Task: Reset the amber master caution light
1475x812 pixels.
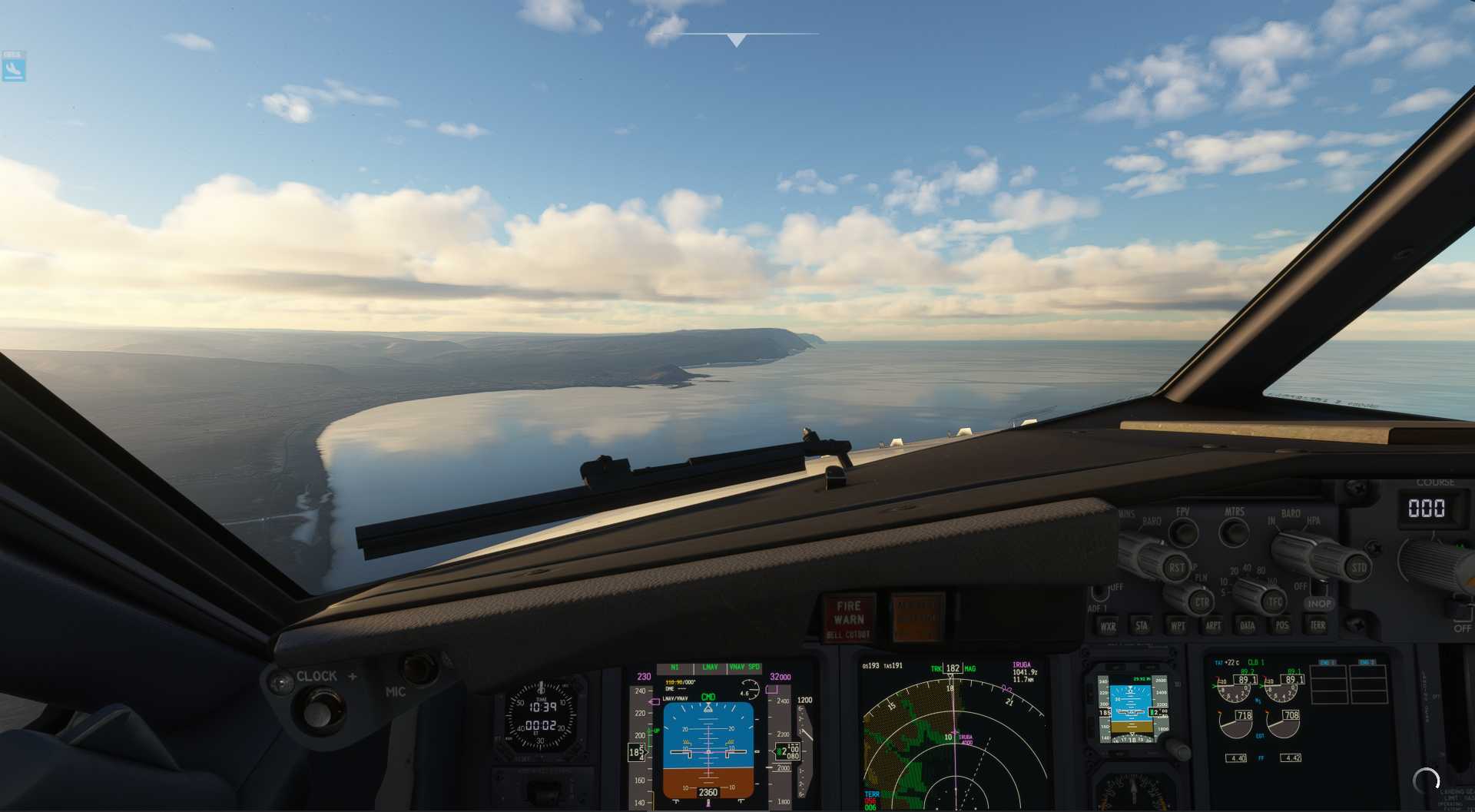Action: coord(916,618)
